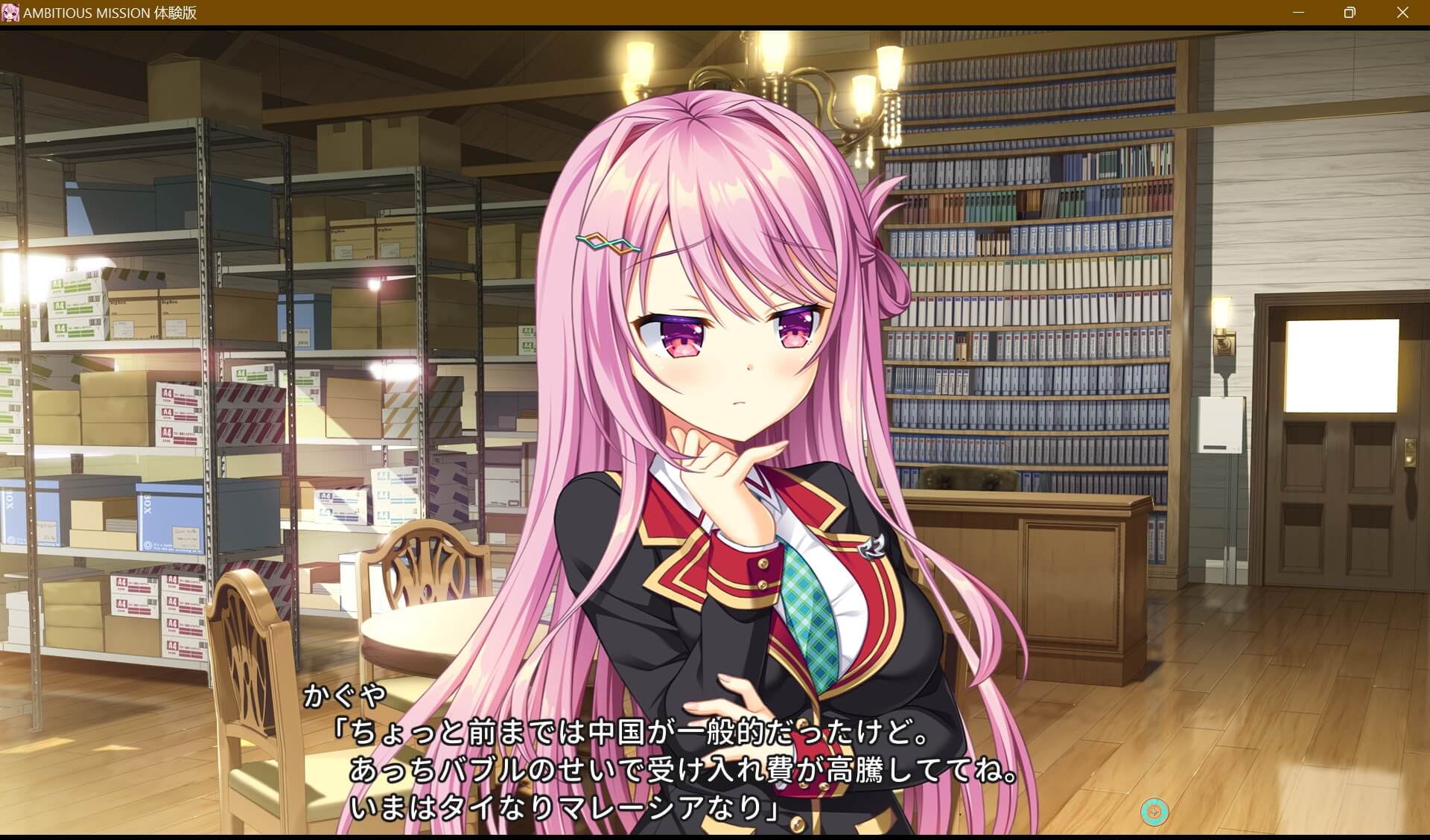
Task: Click the AMBITIOUS MISSION app icon in the title bar
Action: (10, 12)
